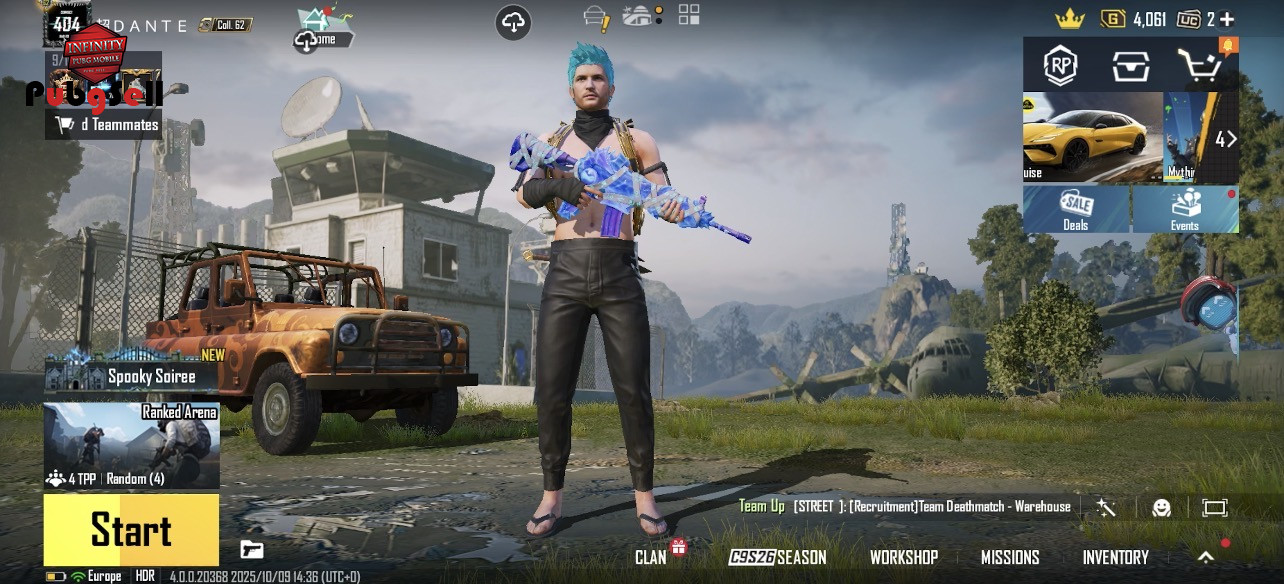Open the emote smiley face icon
This screenshot has width=1284, height=584.
pos(1161,508)
